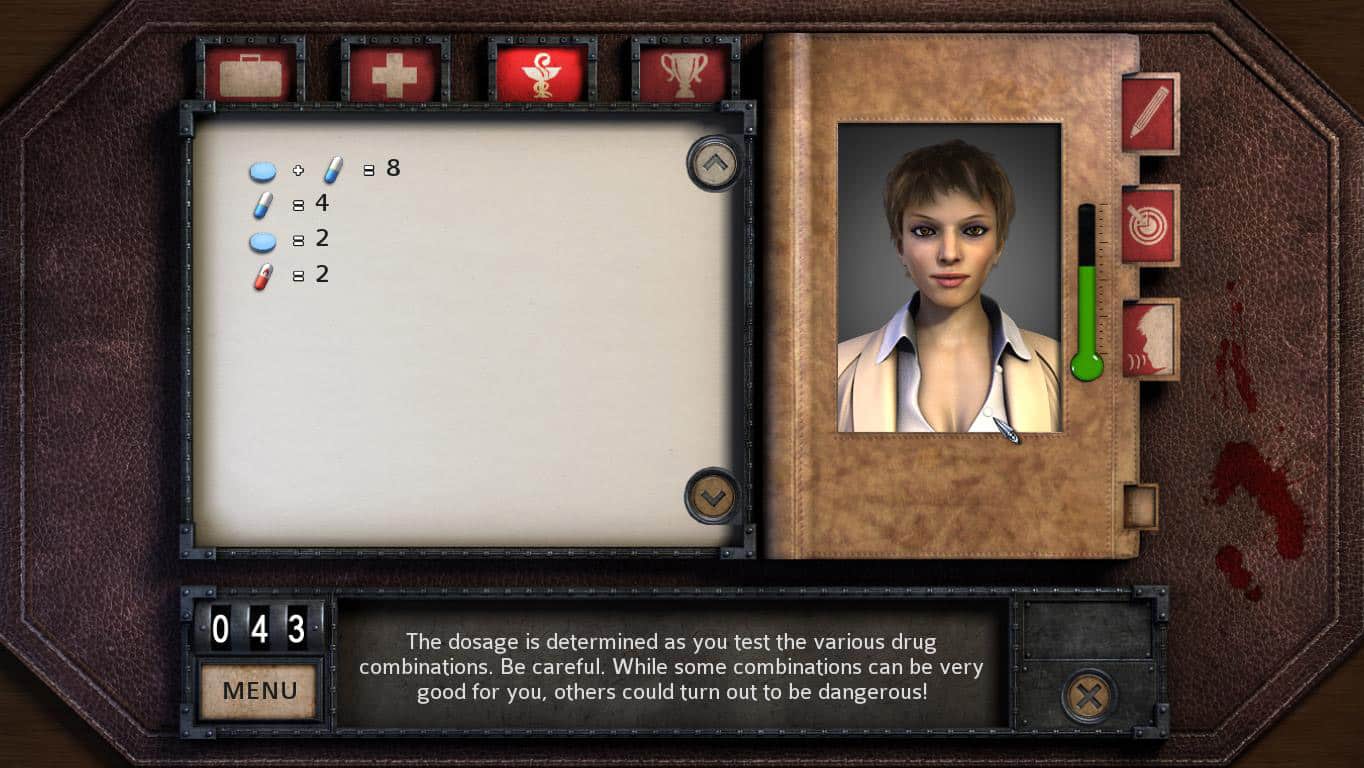Open the pencil notes bookmark
Image resolution: width=1364 pixels, height=768 pixels.
pos(1149,113)
